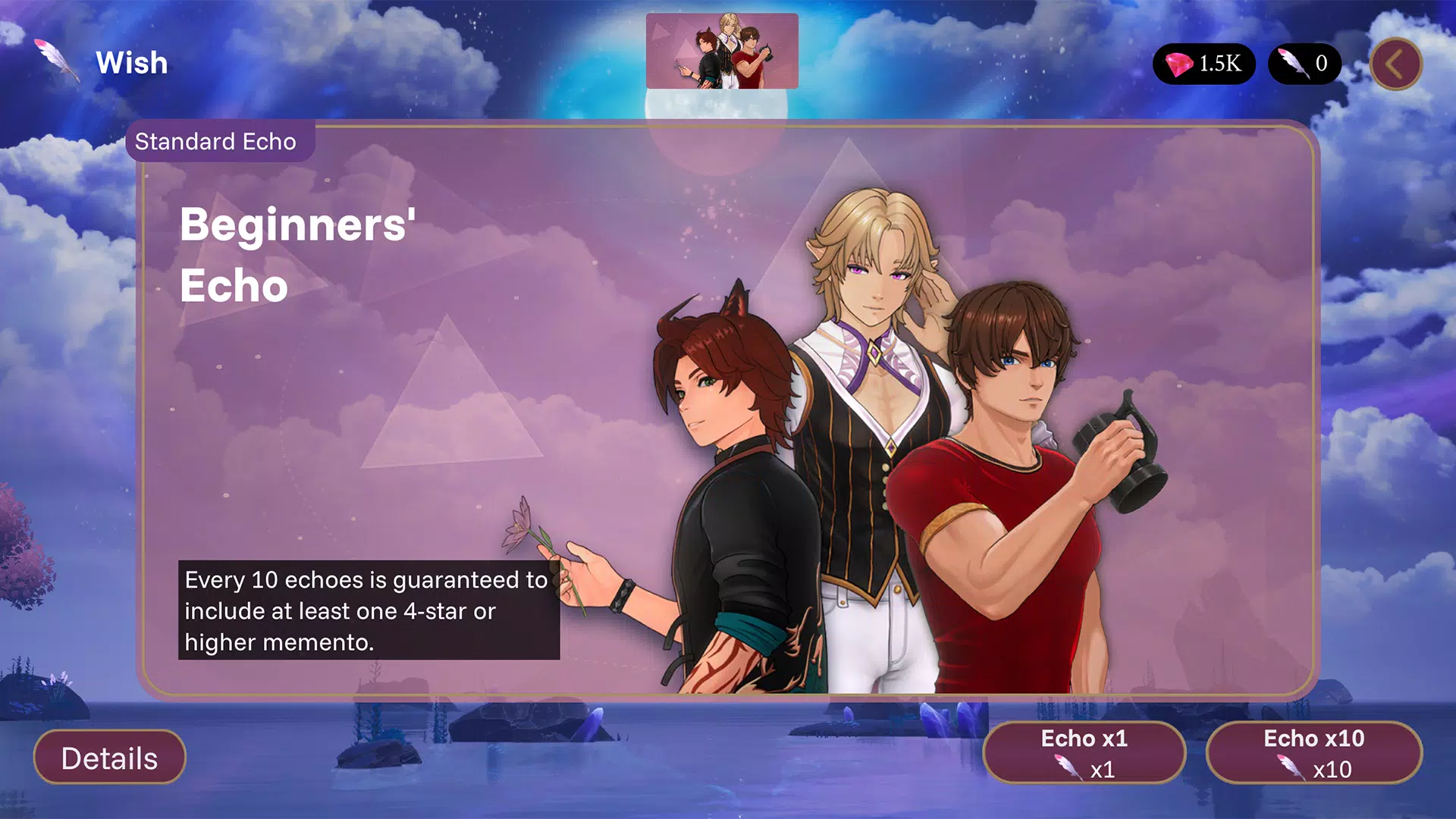Open the pink gem currency display

point(1204,64)
